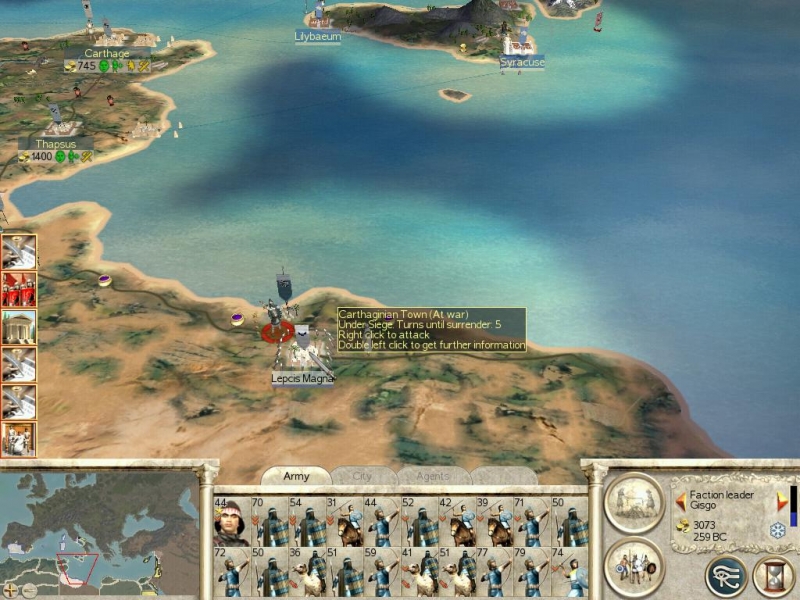Open faction overview with the eye button

[x=726, y=577]
